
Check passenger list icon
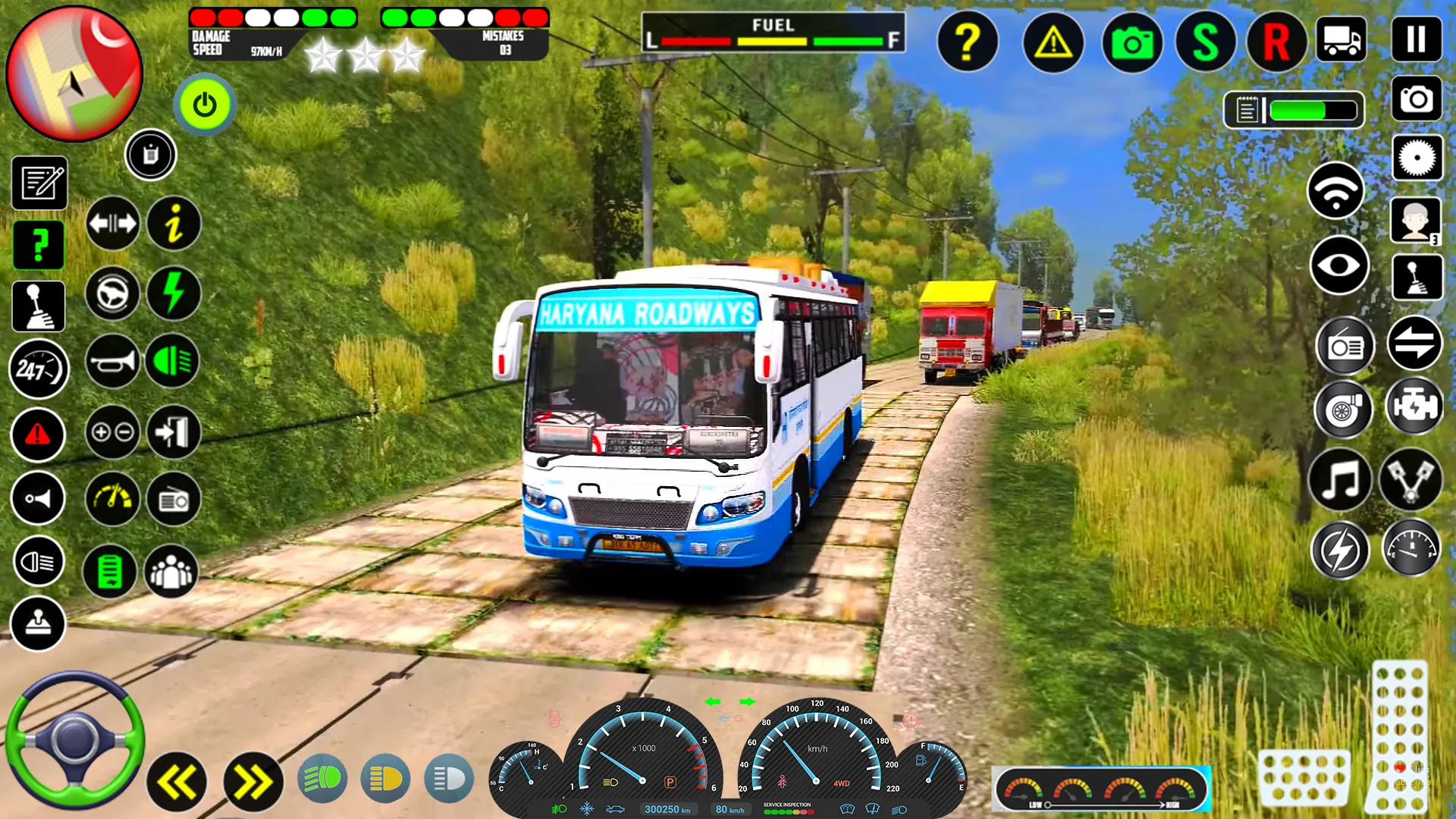point(172,573)
